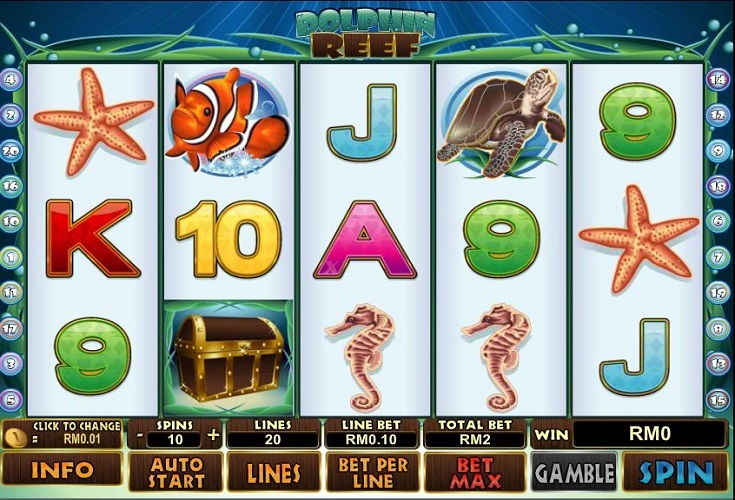
Task: Select payline bubble number 14
Action: (x=718, y=79)
